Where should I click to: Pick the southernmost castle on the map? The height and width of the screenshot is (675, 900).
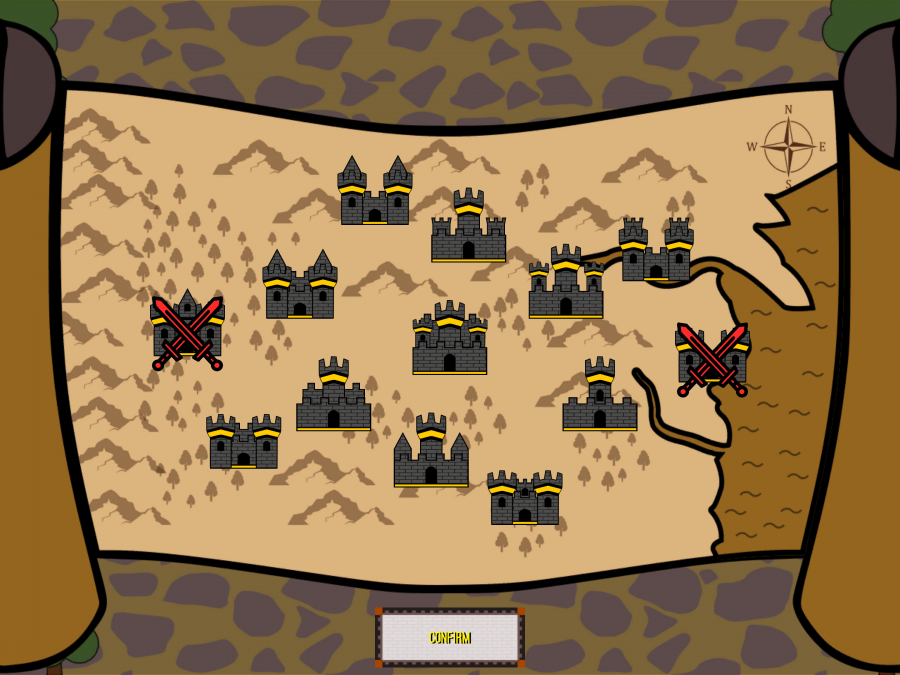point(525,497)
